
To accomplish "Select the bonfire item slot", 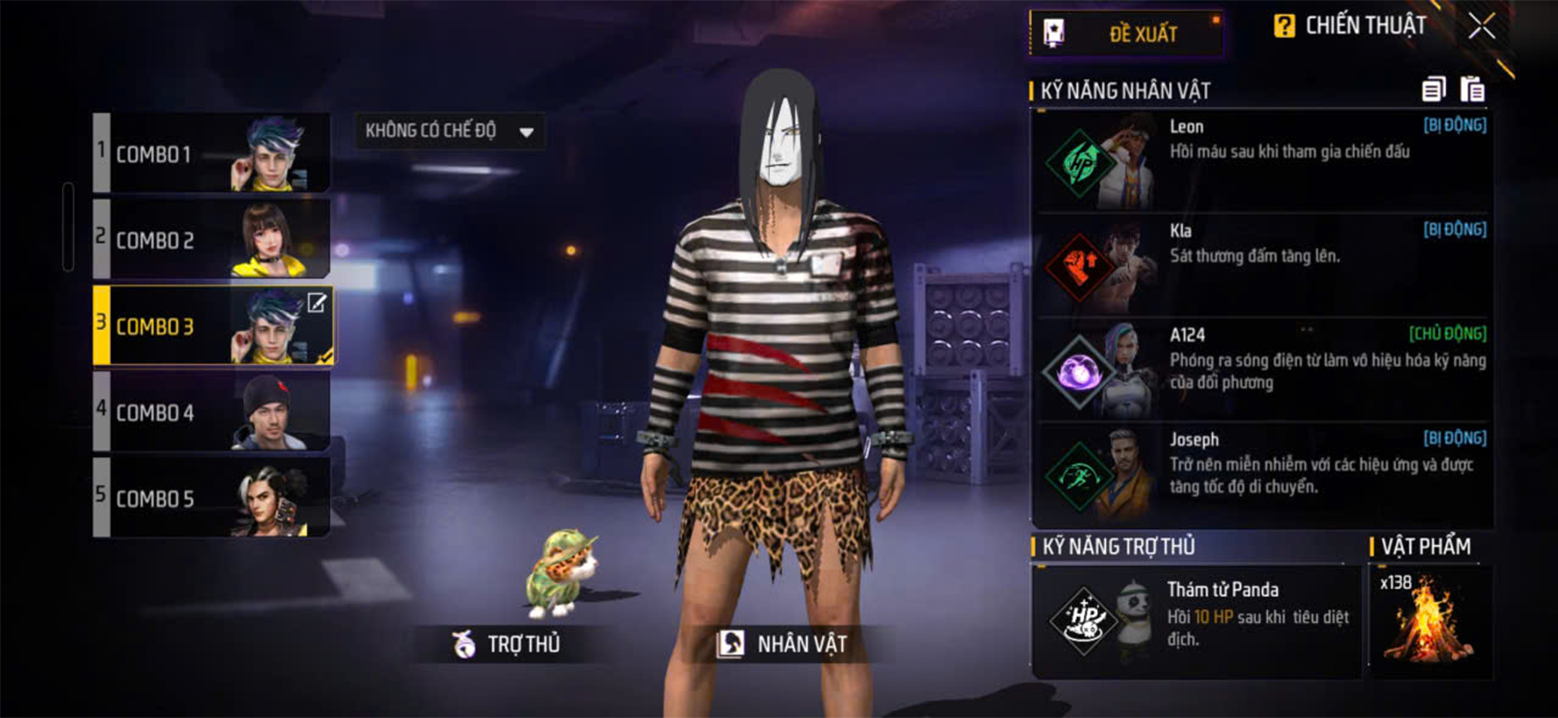I will [1430, 620].
